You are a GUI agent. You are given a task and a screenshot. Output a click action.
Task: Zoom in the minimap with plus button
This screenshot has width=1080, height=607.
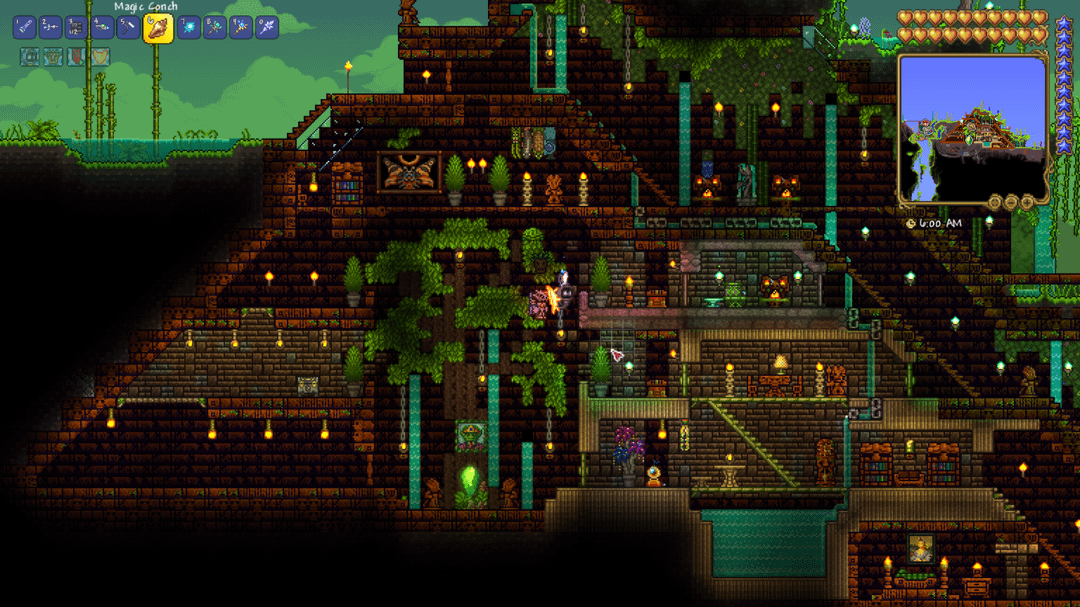point(1026,202)
